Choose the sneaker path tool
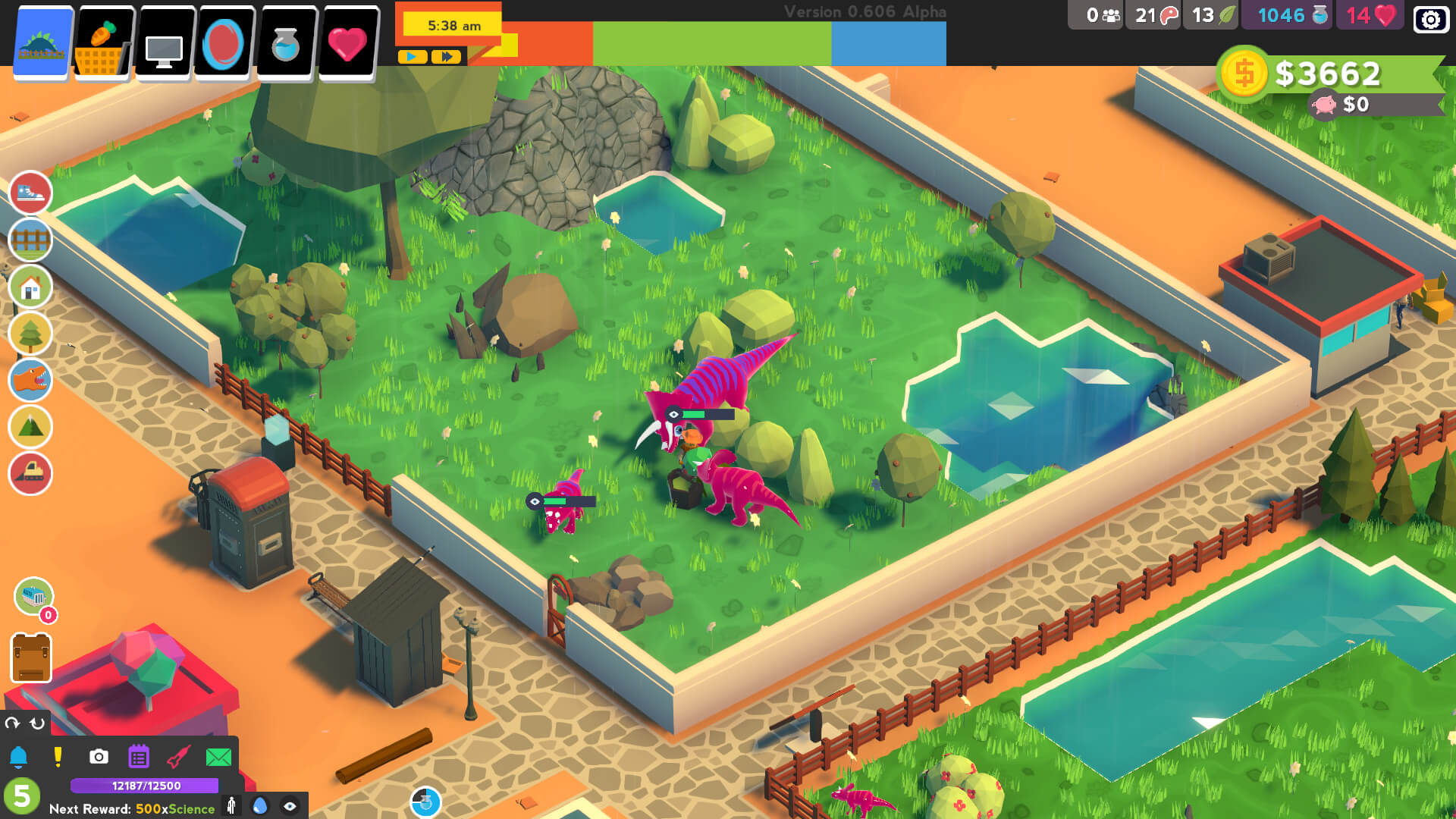Viewport: 1456px width, 819px height. 30,193
